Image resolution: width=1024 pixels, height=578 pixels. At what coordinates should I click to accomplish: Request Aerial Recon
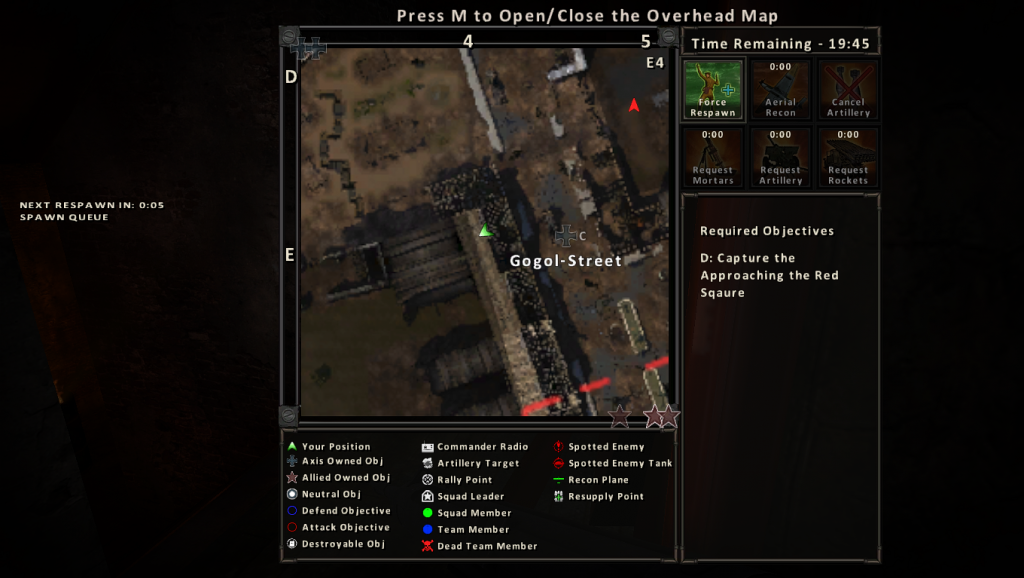coord(780,89)
